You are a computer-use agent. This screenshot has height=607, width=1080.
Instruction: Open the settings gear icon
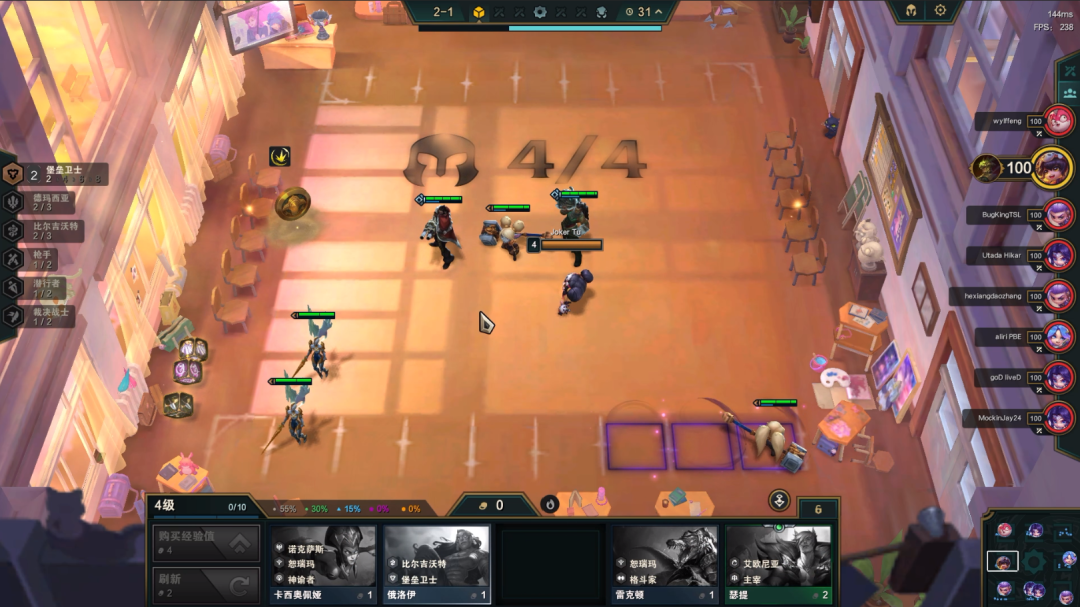click(x=940, y=11)
